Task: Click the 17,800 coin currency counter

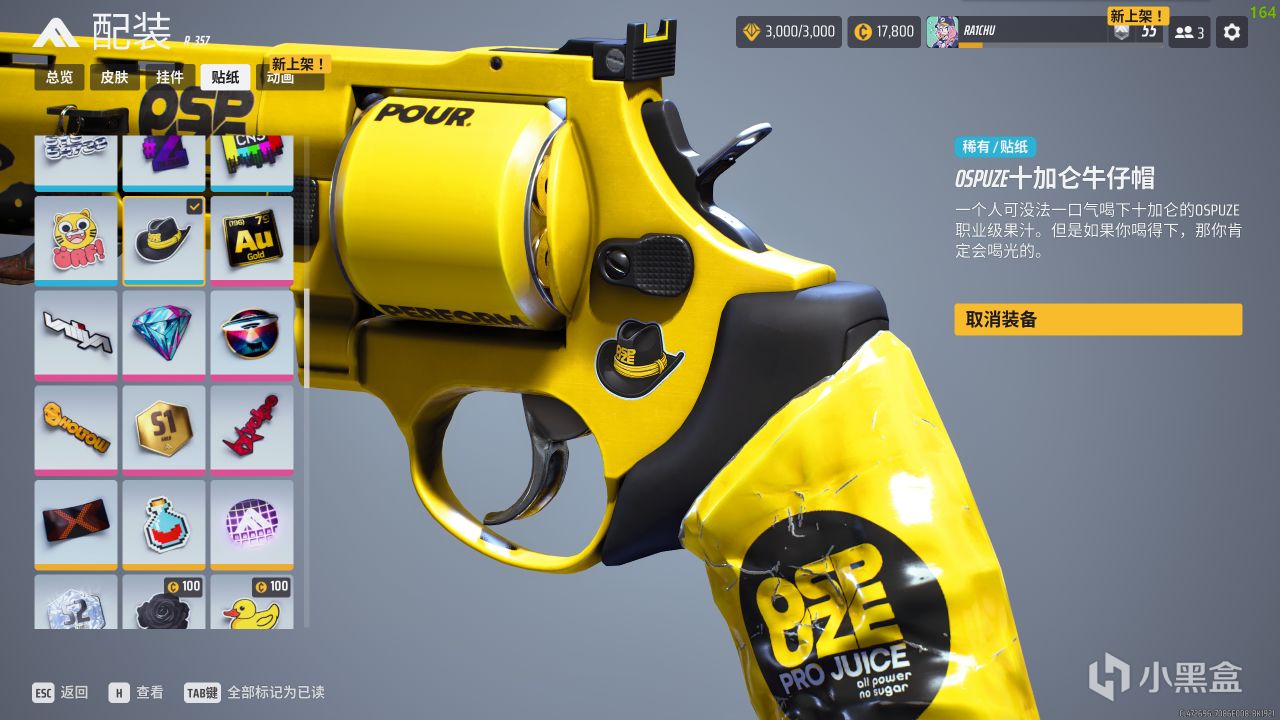Action: pos(884,32)
